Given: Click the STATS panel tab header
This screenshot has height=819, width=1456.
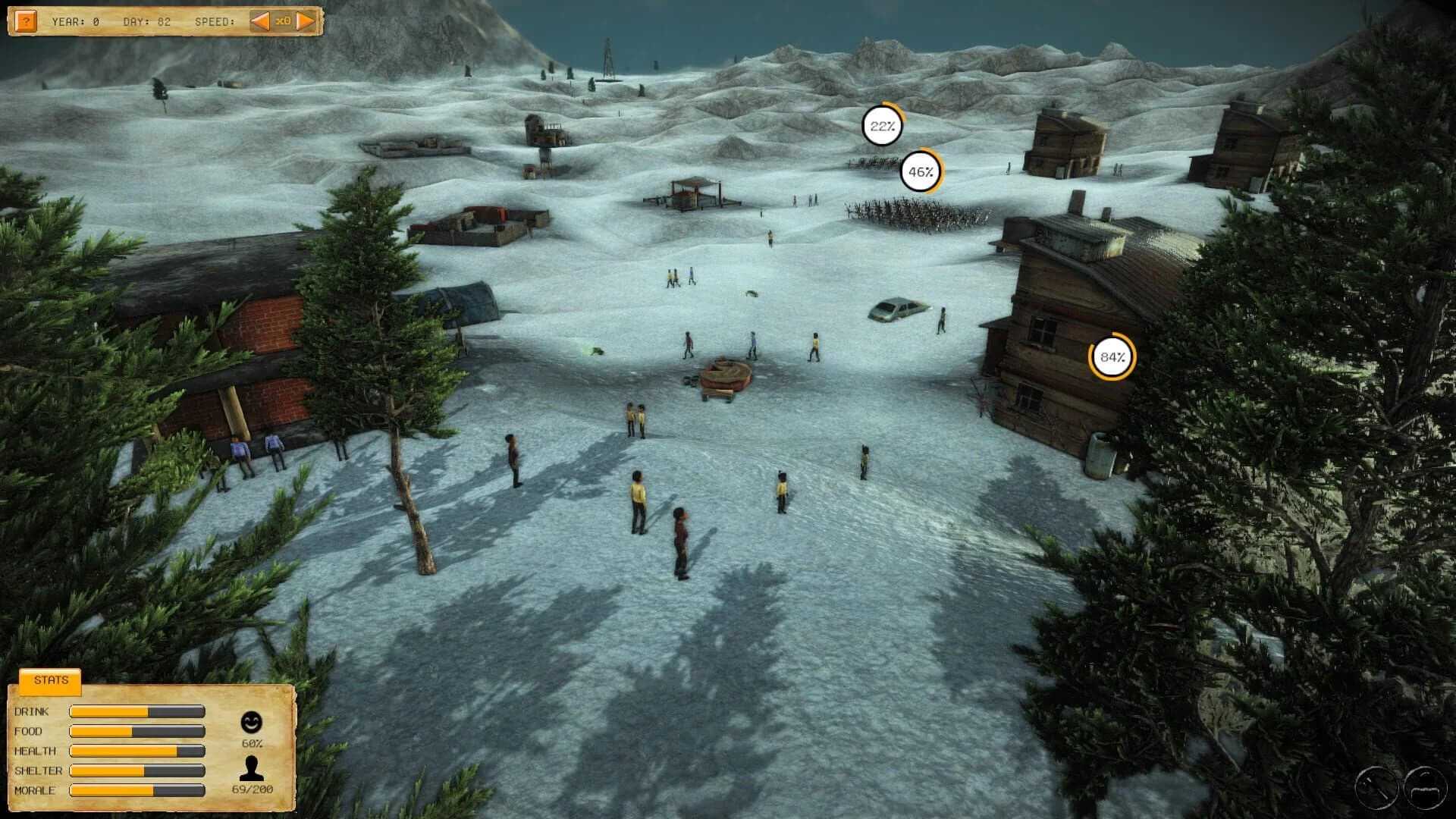Looking at the screenshot, I should 49,680.
